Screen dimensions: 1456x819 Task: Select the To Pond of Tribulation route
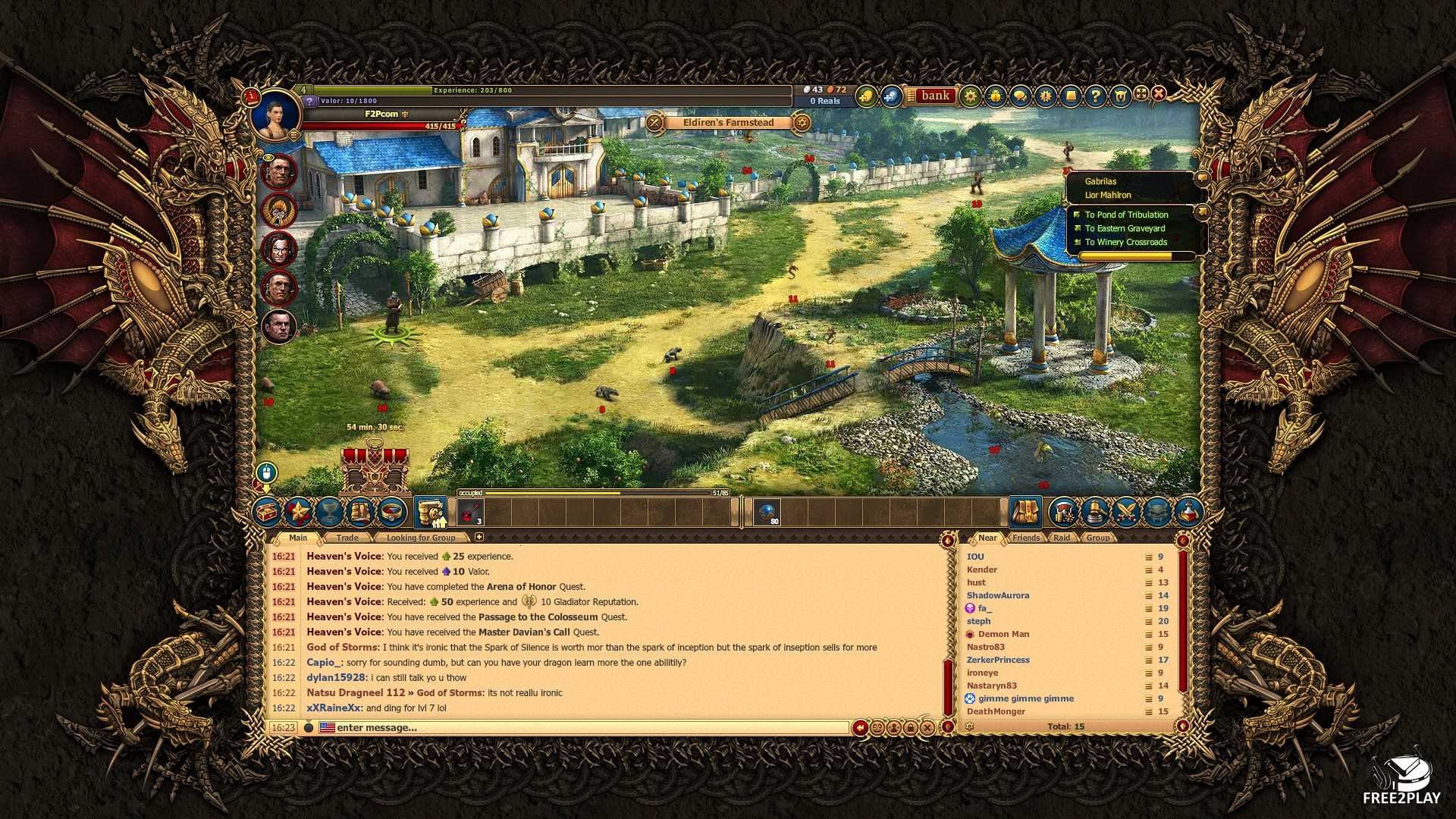click(x=1126, y=215)
